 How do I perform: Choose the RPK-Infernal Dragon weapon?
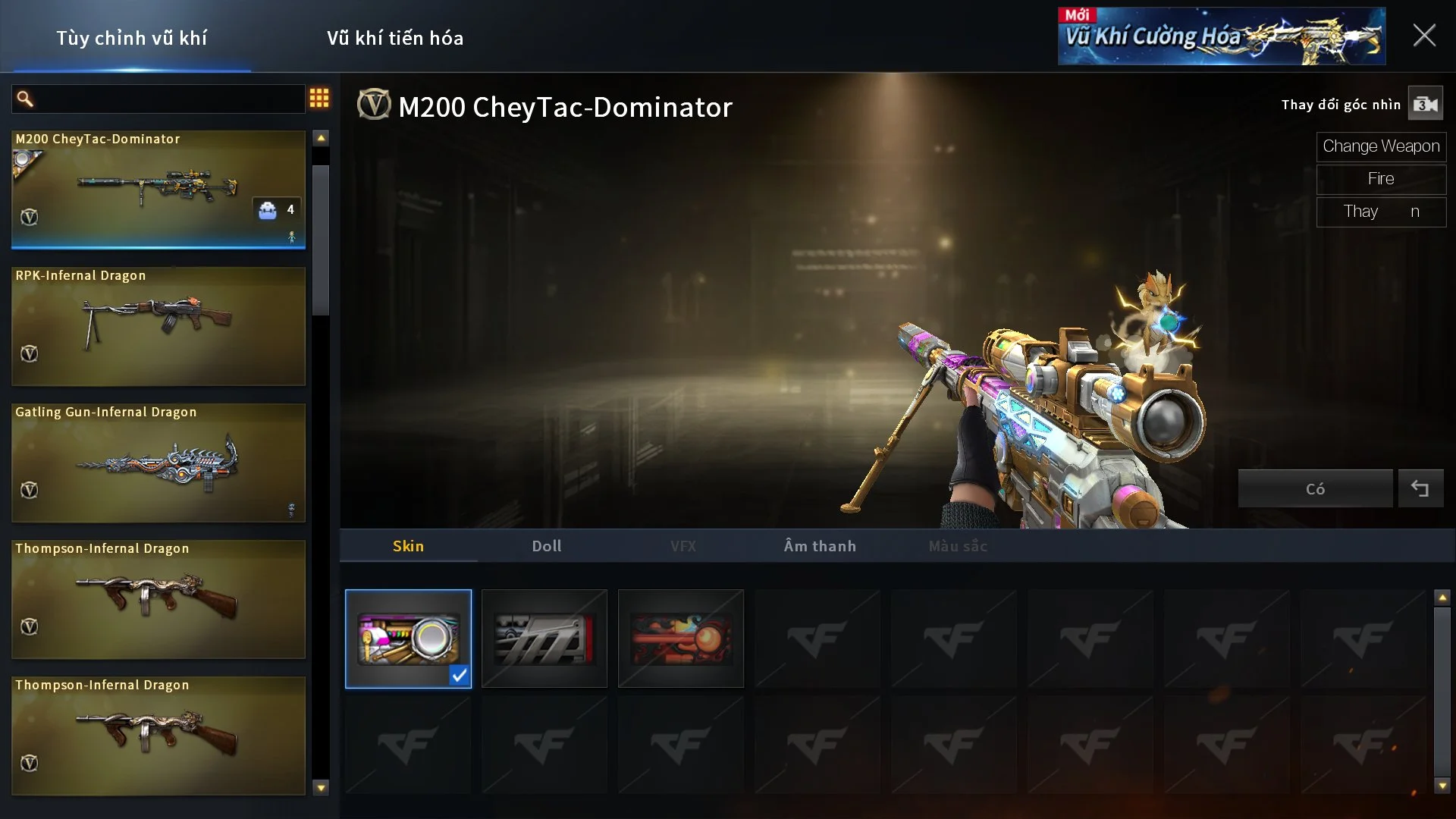(x=158, y=326)
